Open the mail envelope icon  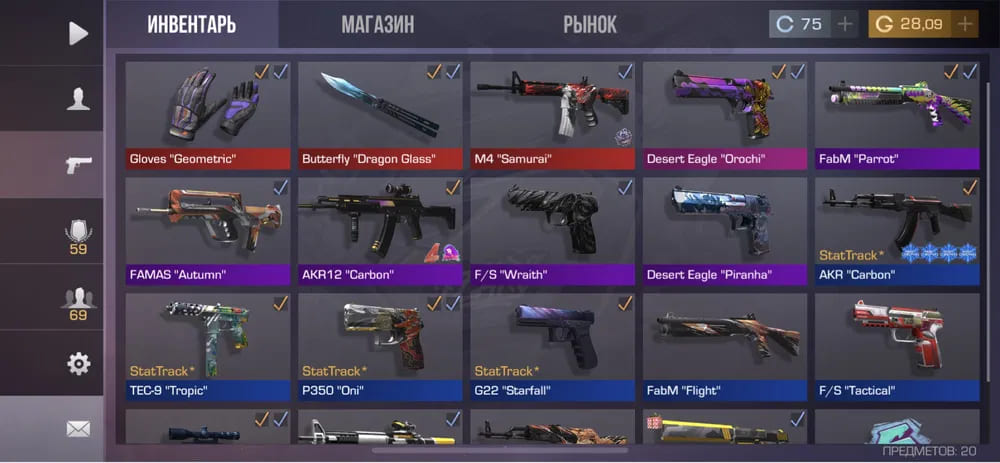coord(78,428)
